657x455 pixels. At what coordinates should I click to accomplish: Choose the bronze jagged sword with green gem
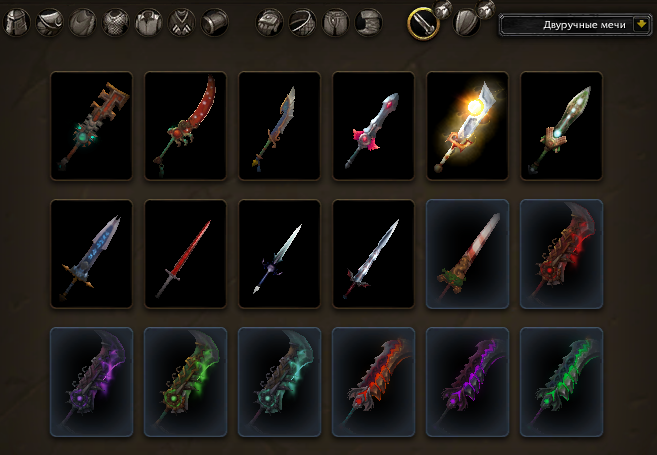click(x=91, y=125)
